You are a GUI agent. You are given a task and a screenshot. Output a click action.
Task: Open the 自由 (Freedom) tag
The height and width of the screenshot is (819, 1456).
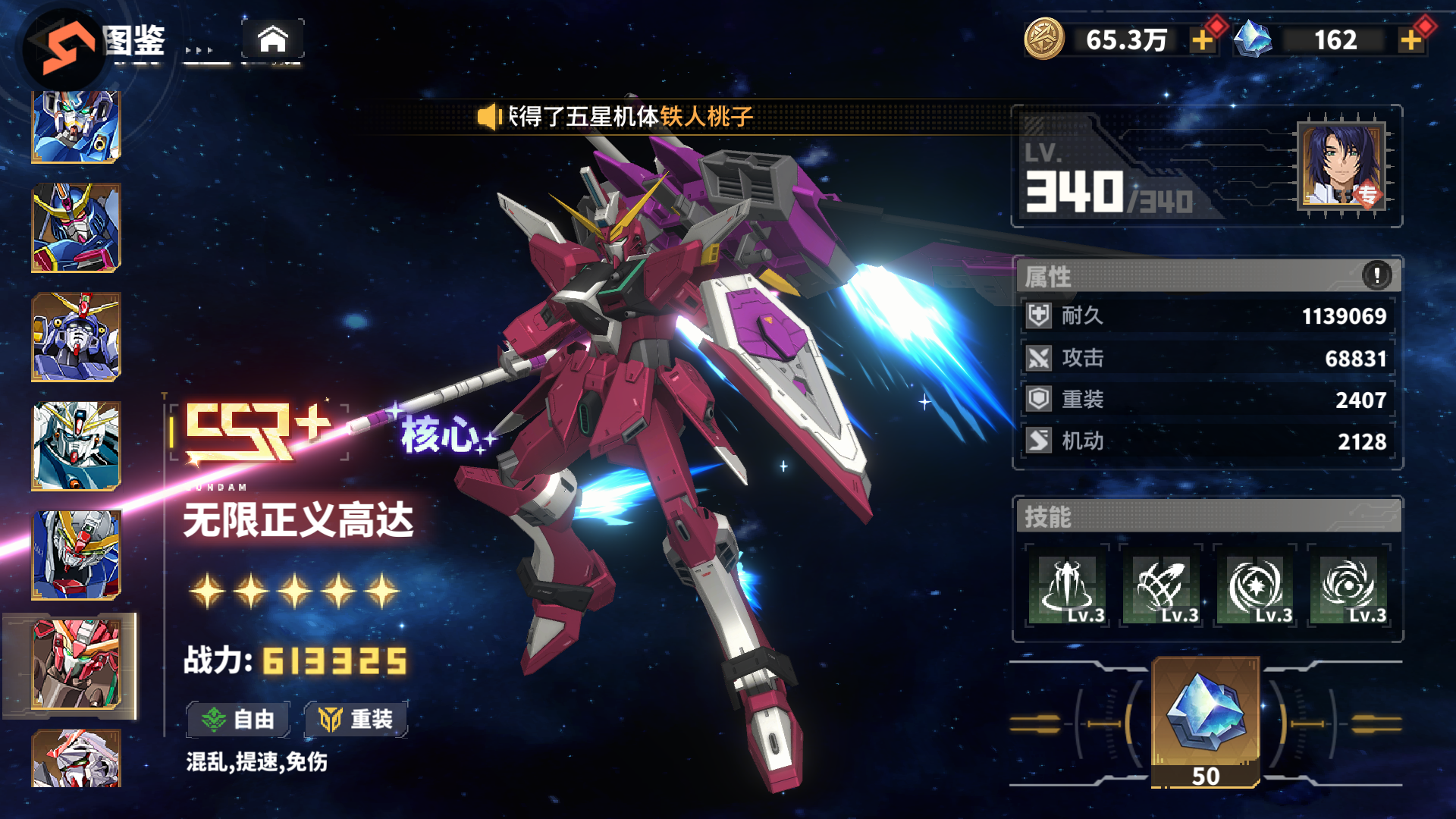click(238, 719)
